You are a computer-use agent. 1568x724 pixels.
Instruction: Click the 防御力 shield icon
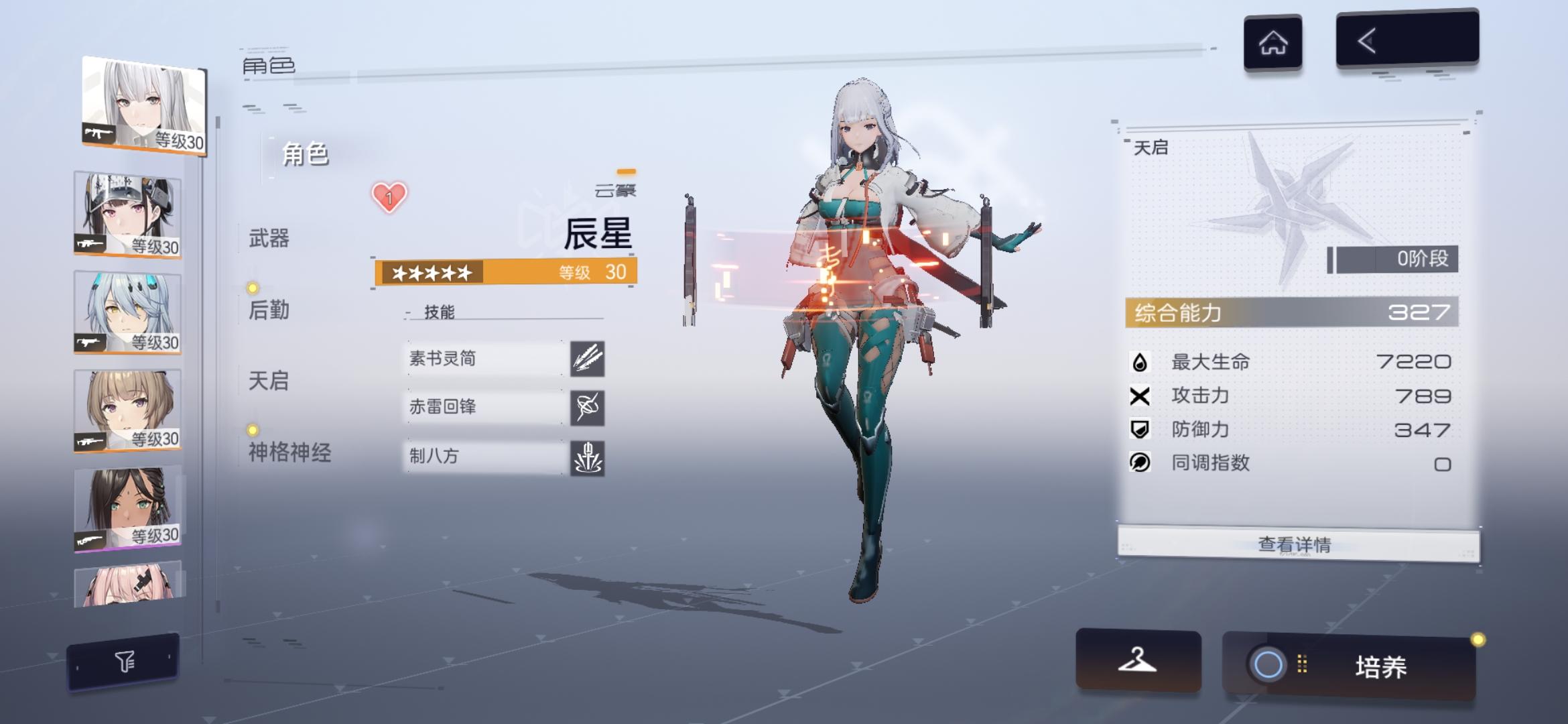pyautogui.click(x=1139, y=430)
